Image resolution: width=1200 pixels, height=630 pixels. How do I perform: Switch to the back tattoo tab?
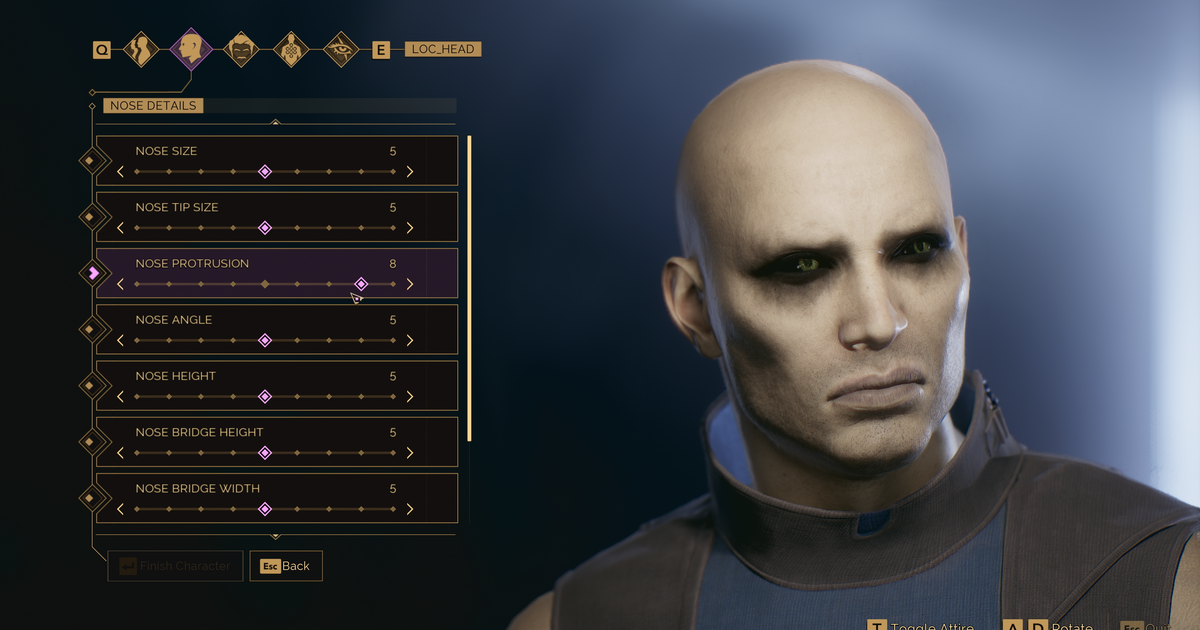pyautogui.click(x=291, y=49)
